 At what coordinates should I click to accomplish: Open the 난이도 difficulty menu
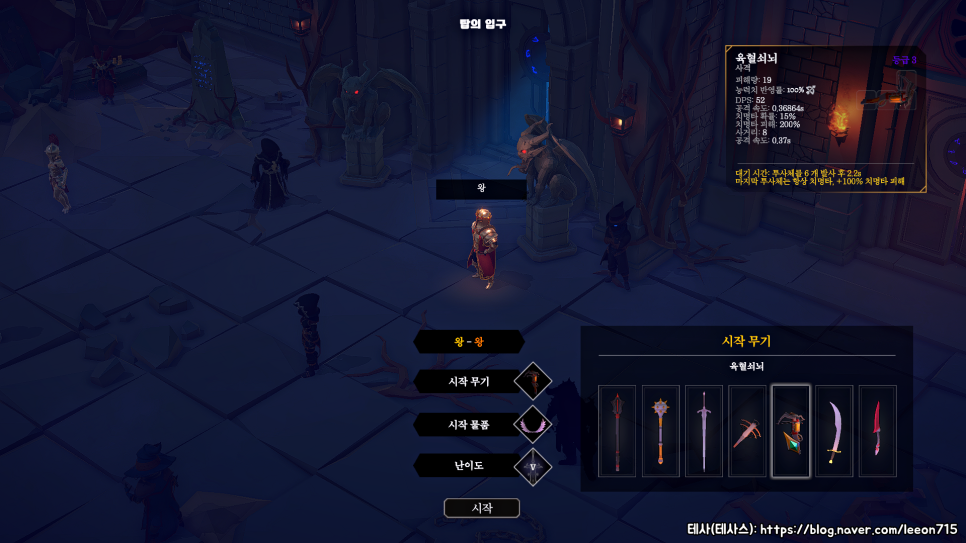pos(469,465)
